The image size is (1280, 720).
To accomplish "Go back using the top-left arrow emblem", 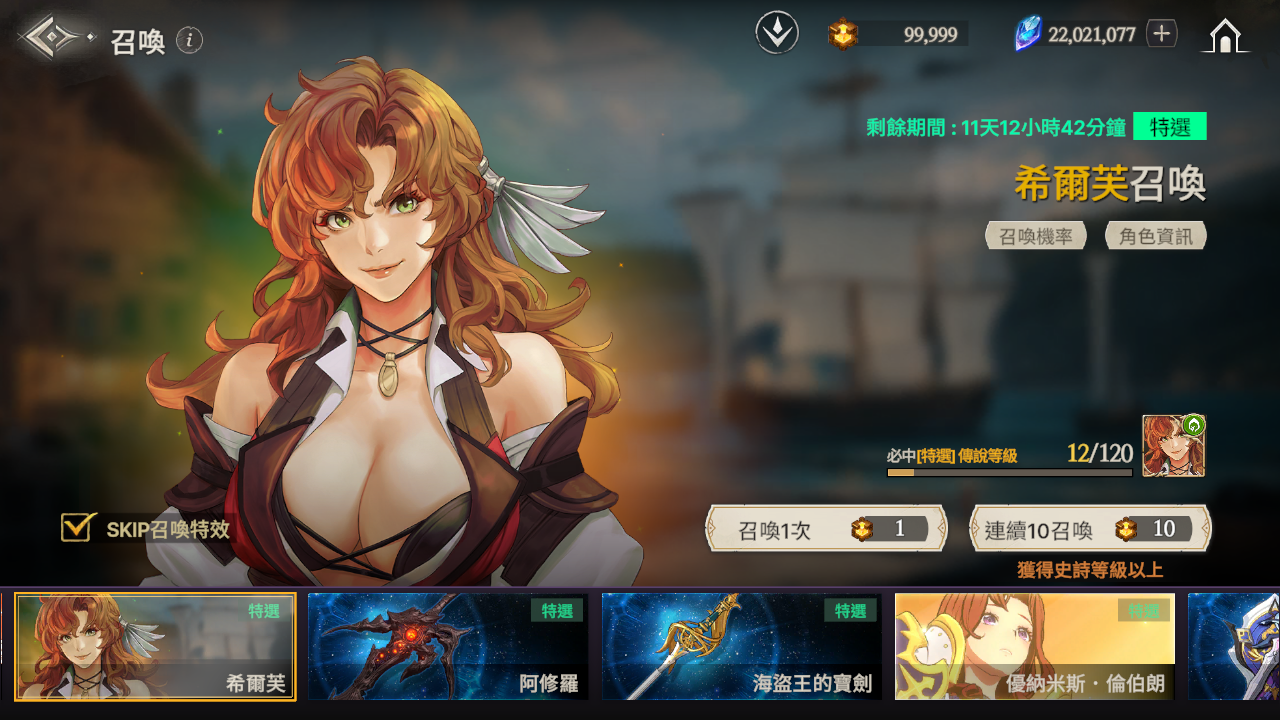I will pos(55,38).
